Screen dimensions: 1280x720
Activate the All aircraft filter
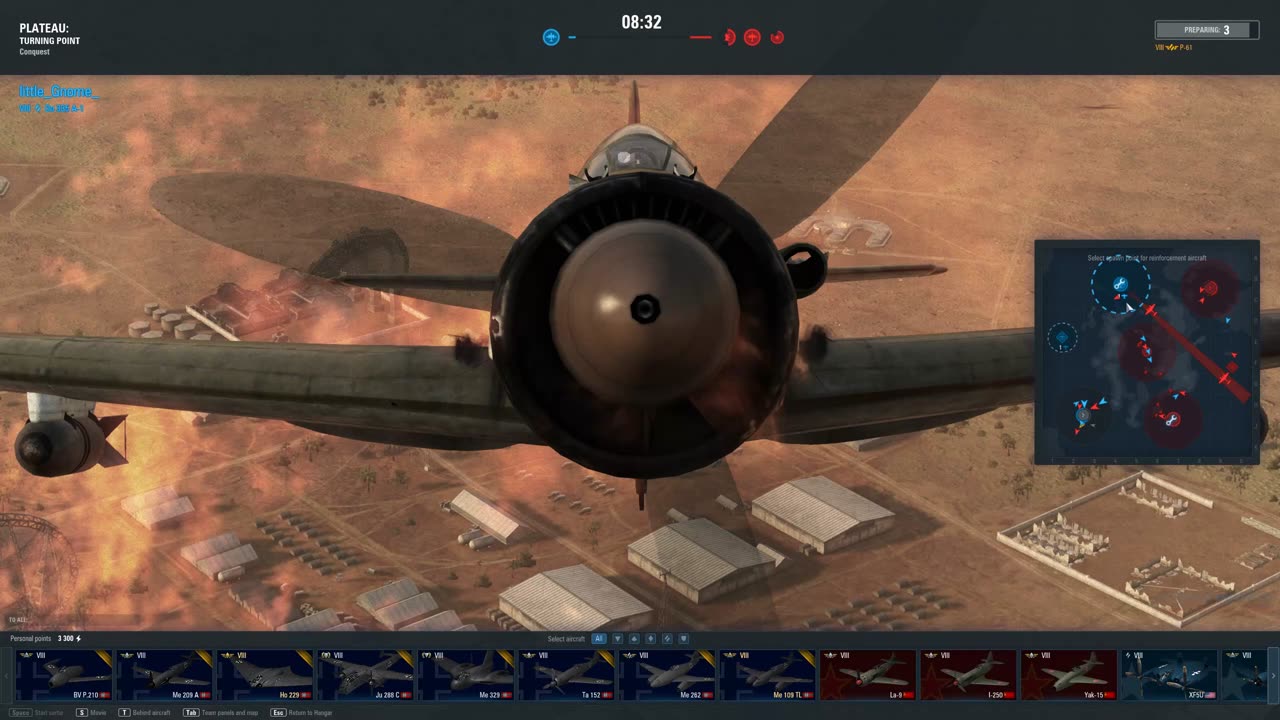point(599,639)
